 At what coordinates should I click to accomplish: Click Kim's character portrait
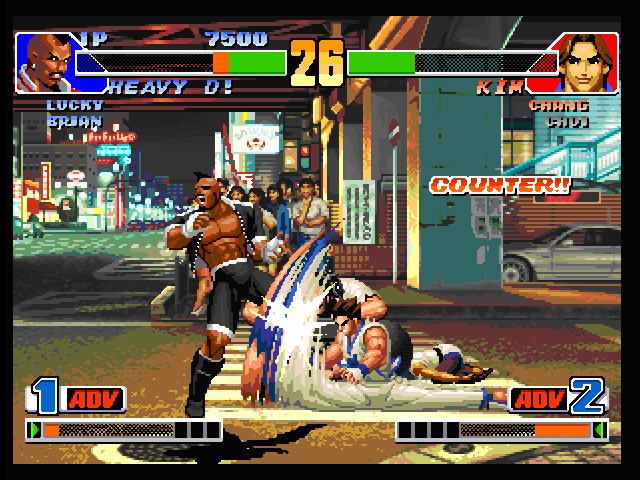point(587,62)
